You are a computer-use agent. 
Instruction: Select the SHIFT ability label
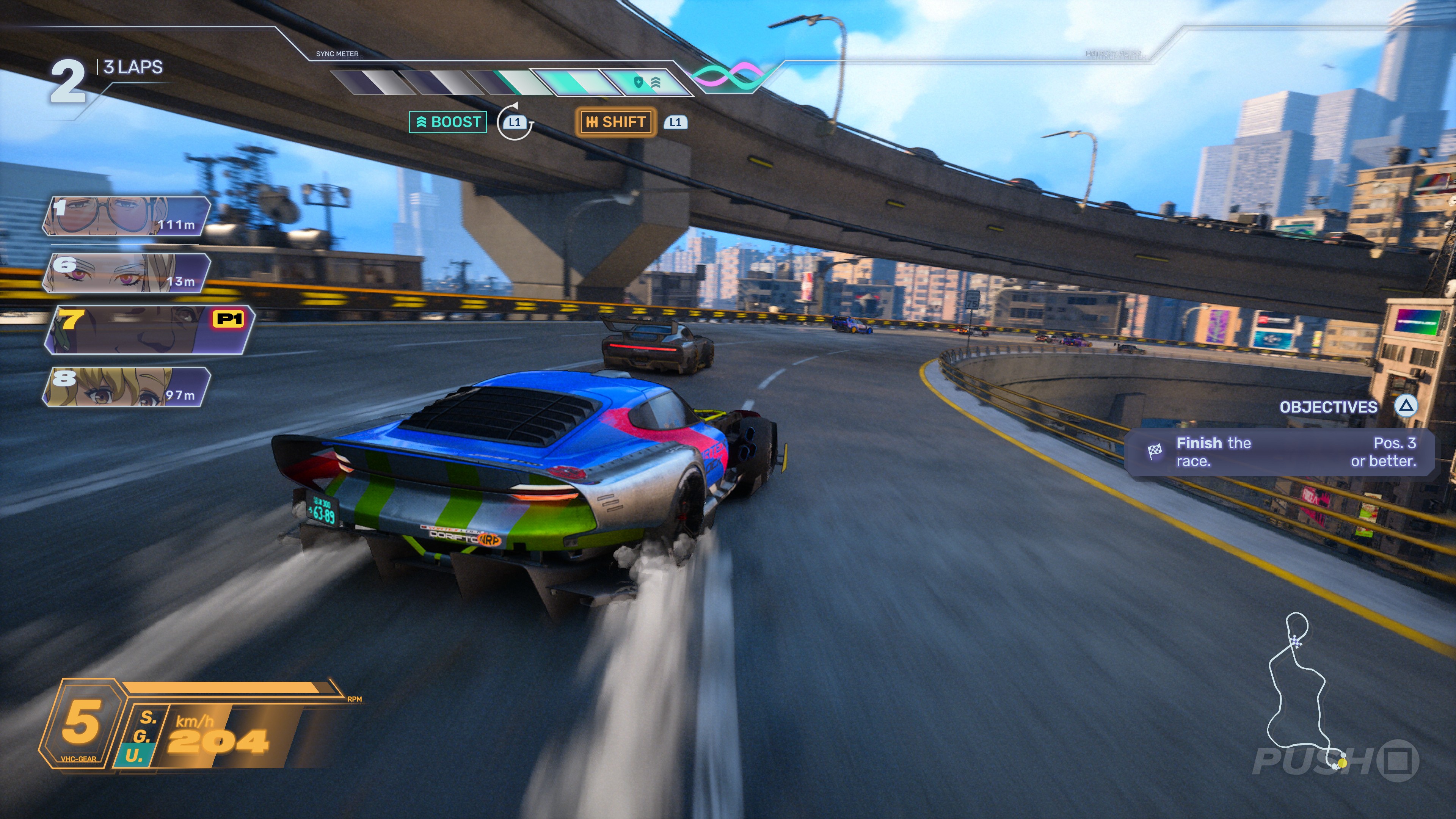(x=615, y=122)
